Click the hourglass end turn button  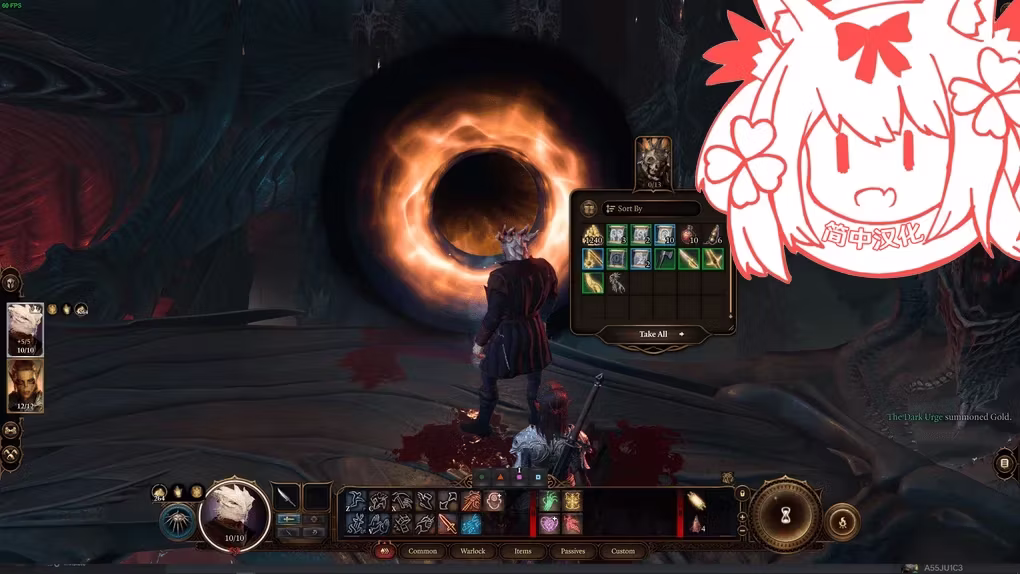pos(785,515)
